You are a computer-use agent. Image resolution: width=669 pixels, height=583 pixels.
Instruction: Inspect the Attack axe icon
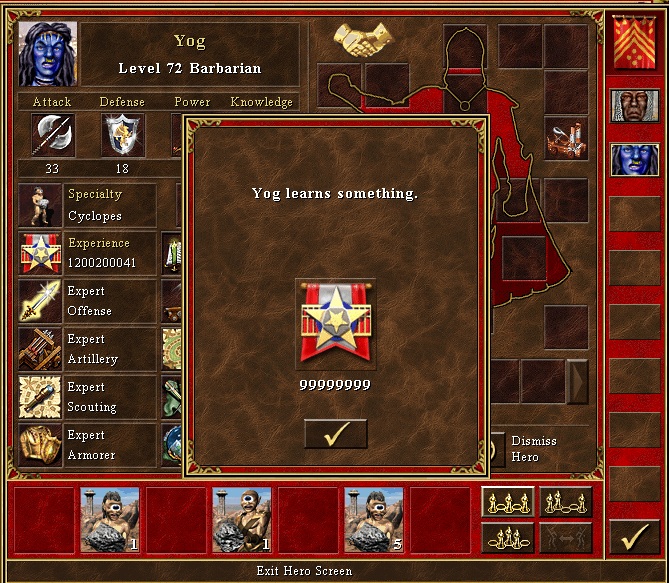[x=52, y=134]
